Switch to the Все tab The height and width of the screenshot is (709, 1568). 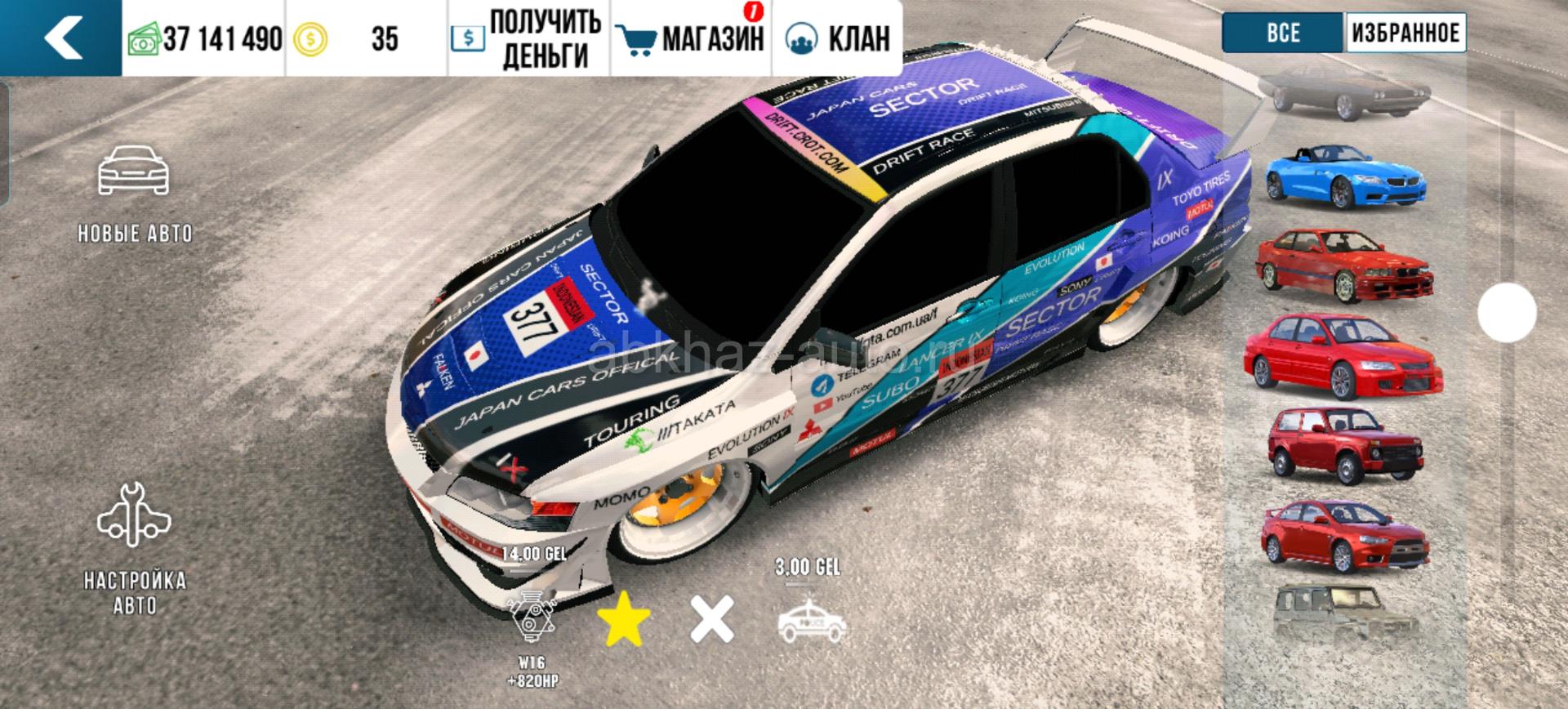pyautogui.click(x=1283, y=33)
